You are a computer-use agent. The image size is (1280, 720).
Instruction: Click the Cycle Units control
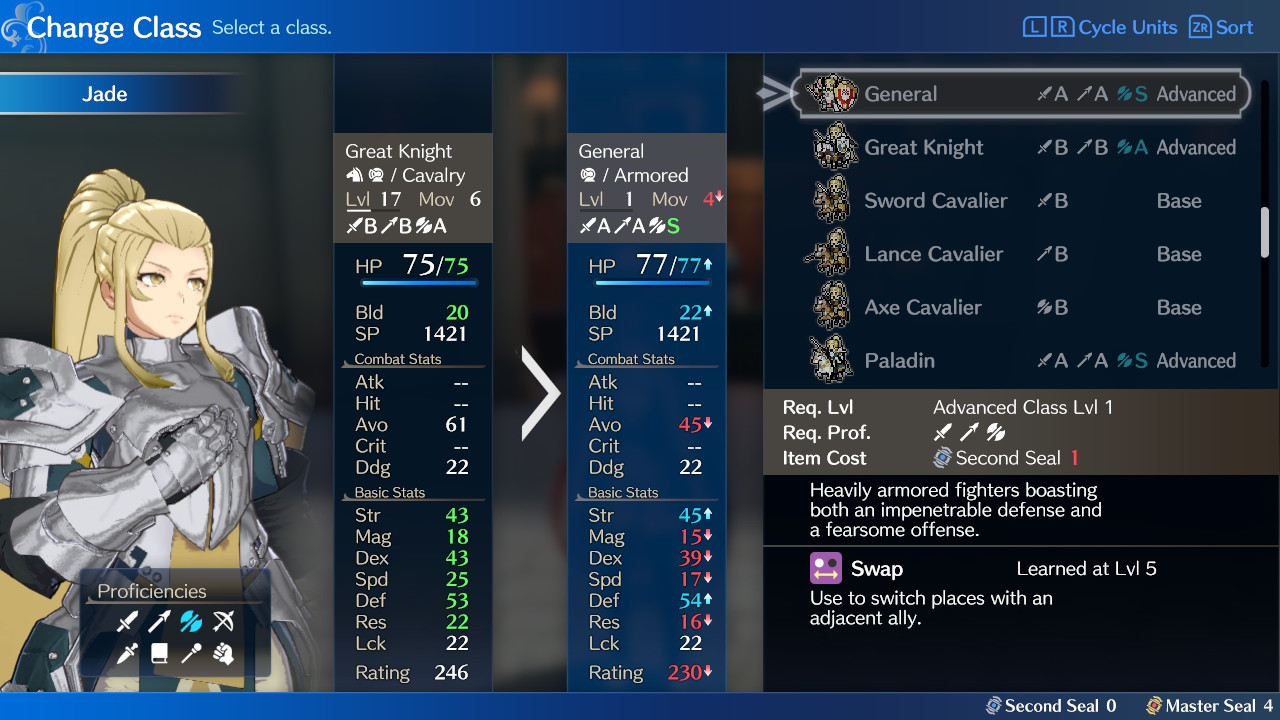point(1100,27)
